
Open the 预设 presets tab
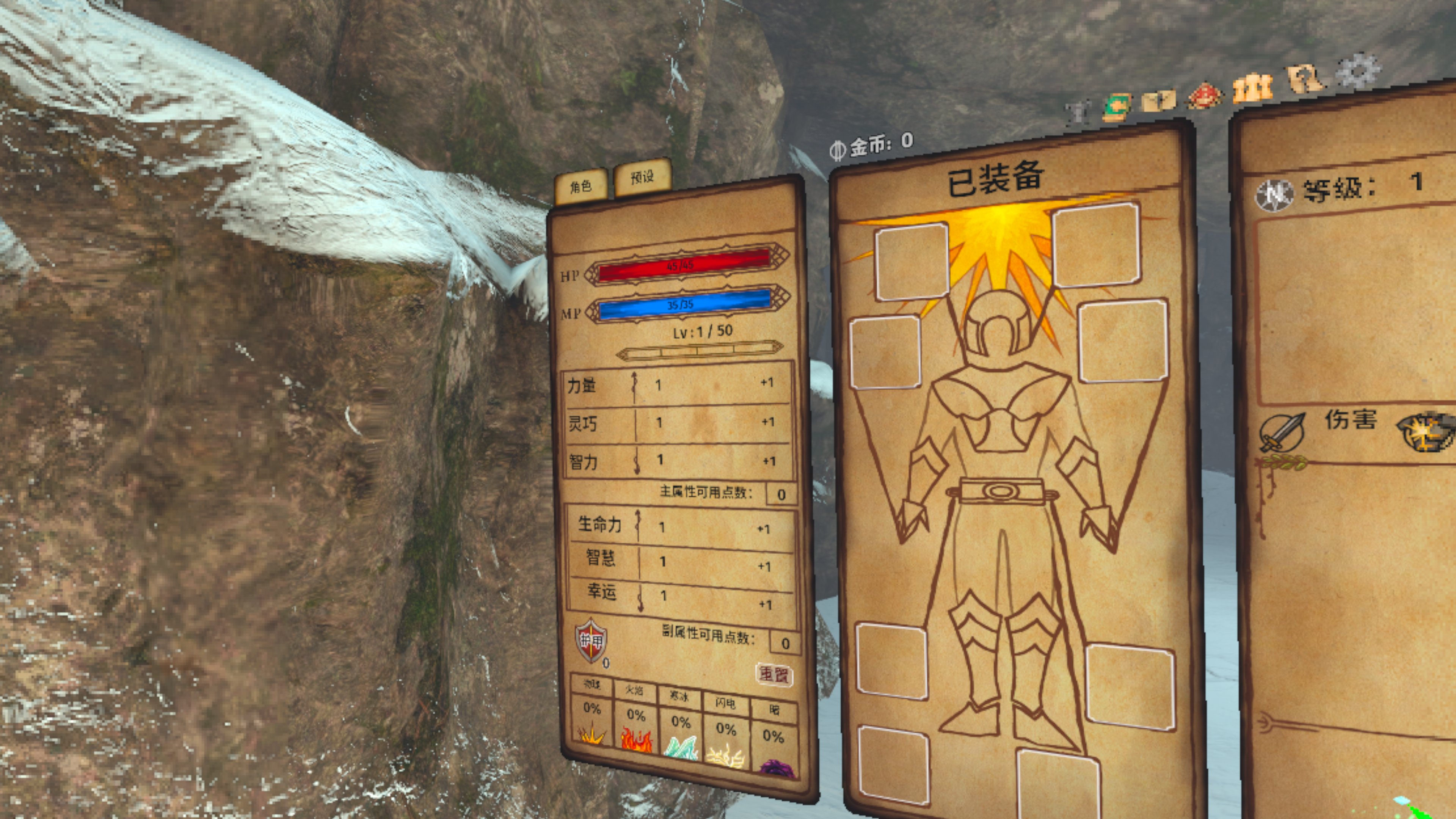pyautogui.click(x=642, y=177)
